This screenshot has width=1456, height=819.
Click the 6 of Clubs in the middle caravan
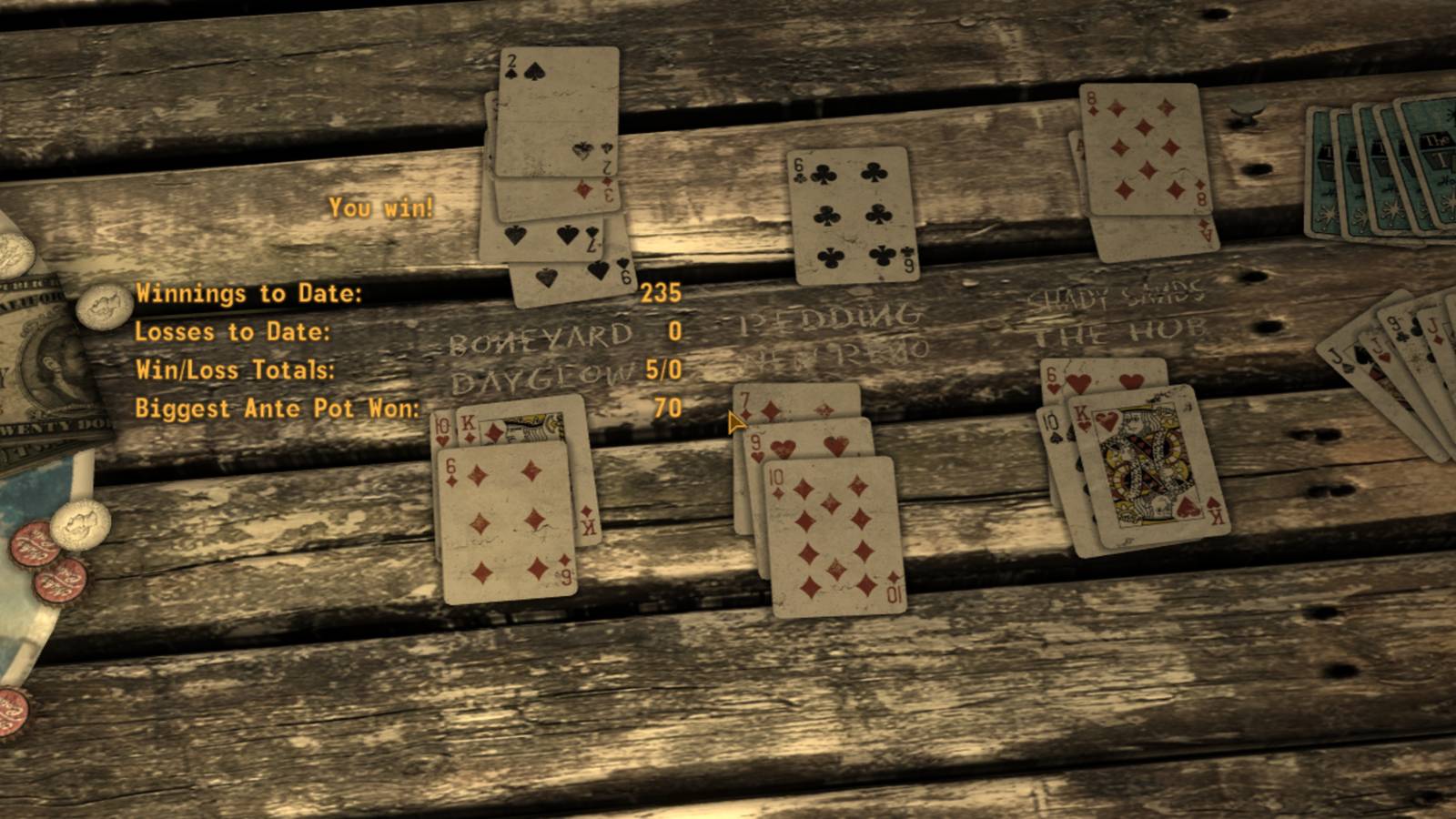(x=851, y=214)
